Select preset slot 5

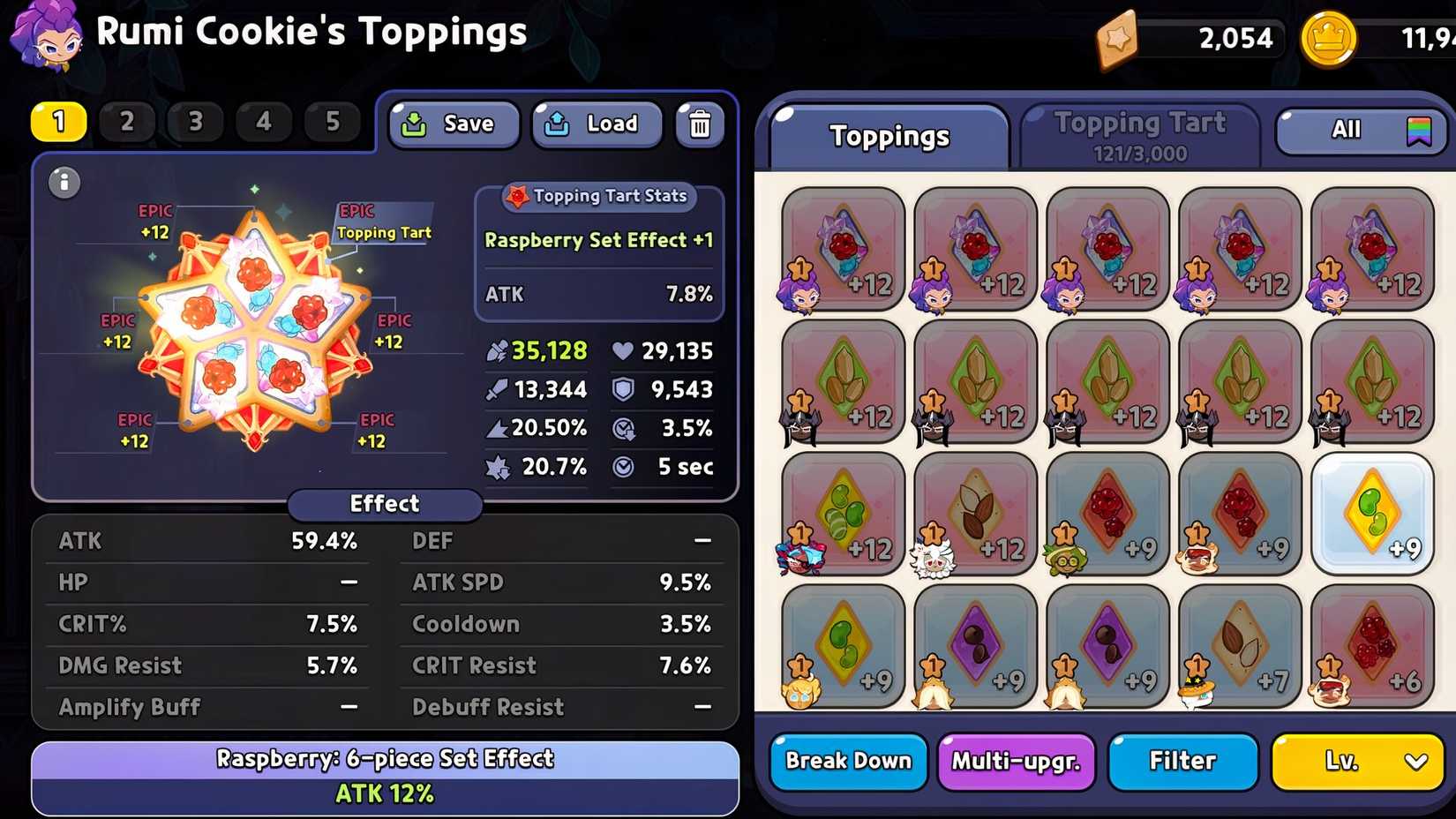[333, 122]
